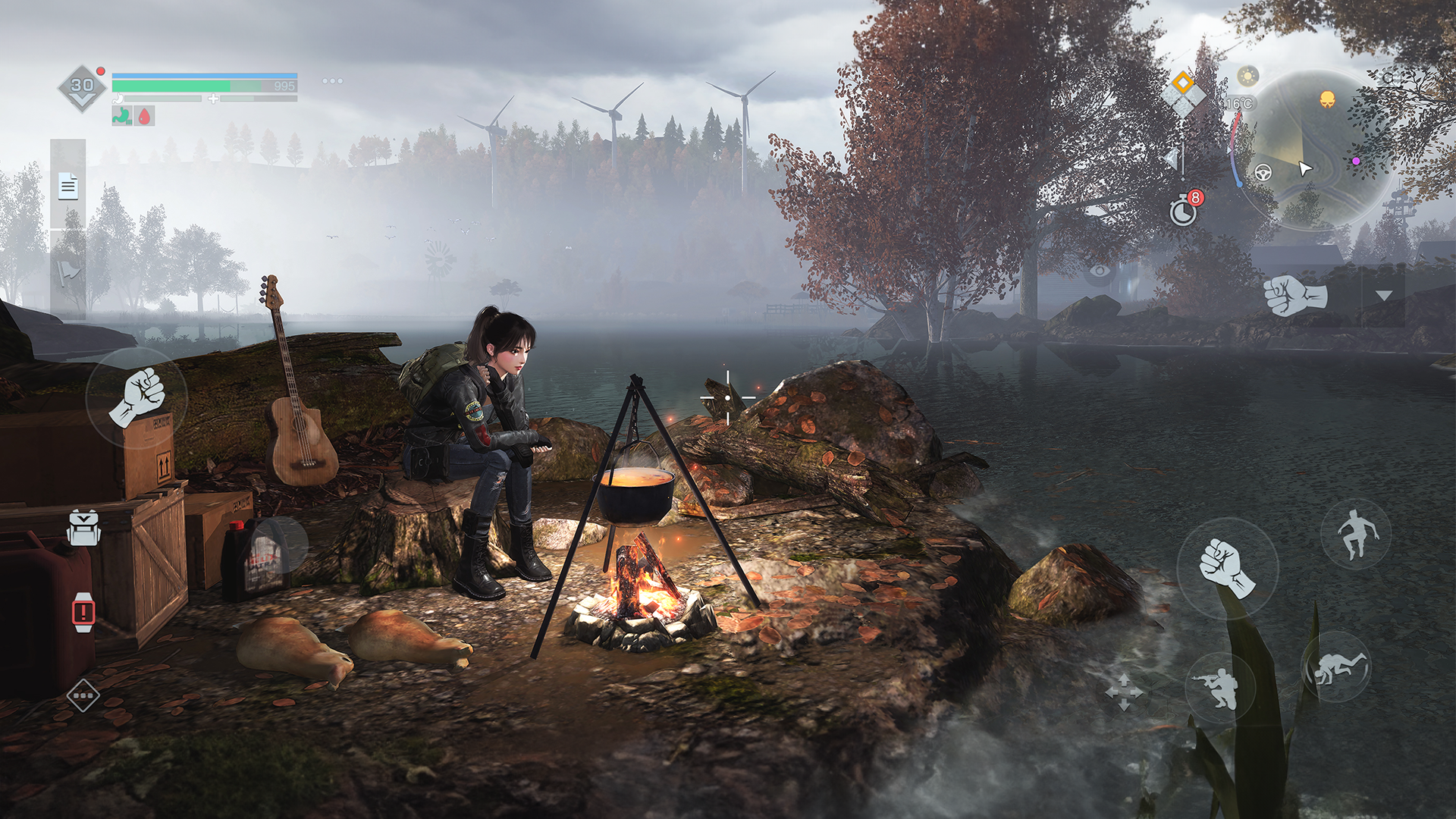Screen dimensions: 1456x819
Task: Tap the green stomach hunger status icon
Action: pos(121,116)
